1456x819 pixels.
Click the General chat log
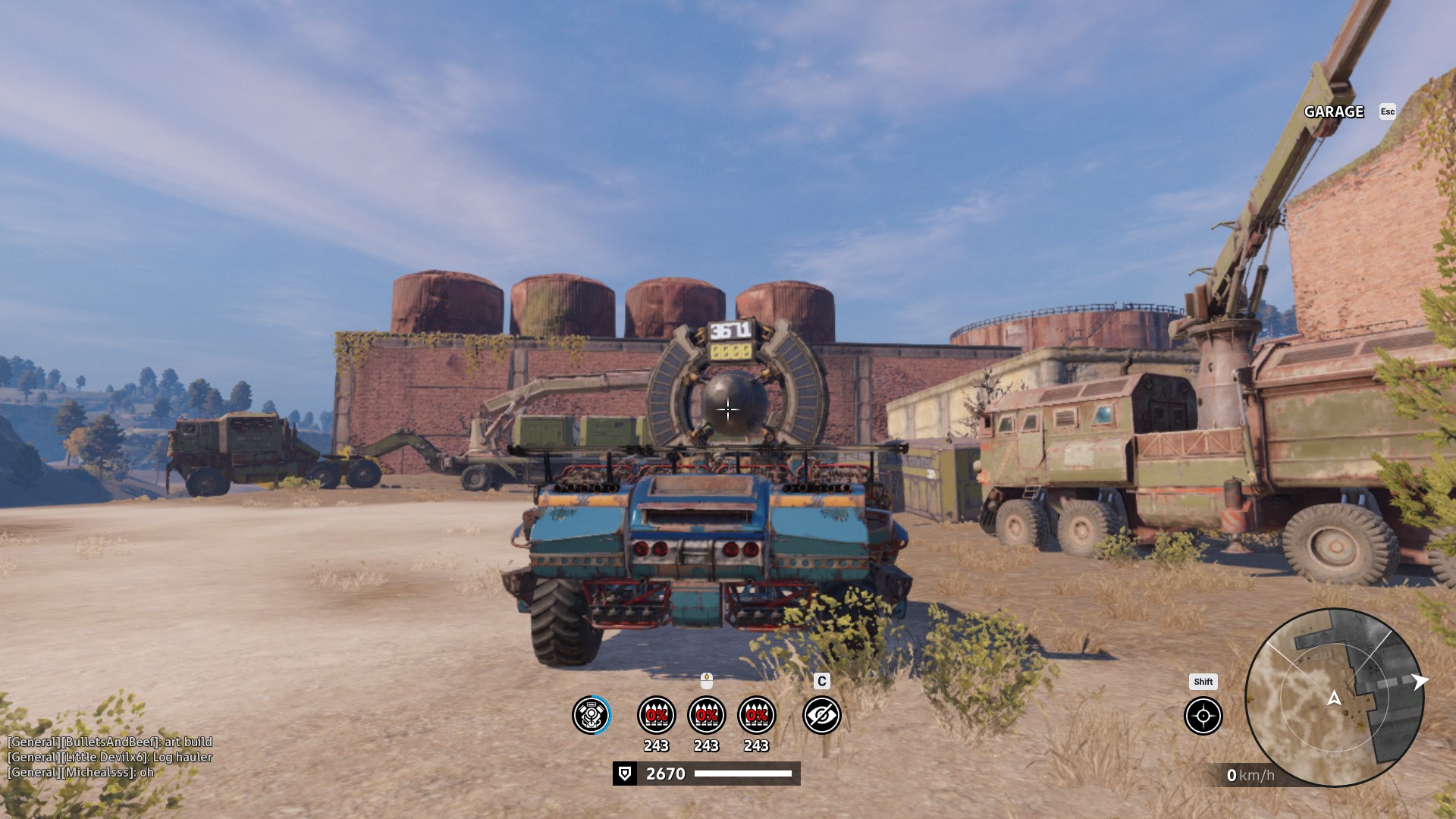110,757
